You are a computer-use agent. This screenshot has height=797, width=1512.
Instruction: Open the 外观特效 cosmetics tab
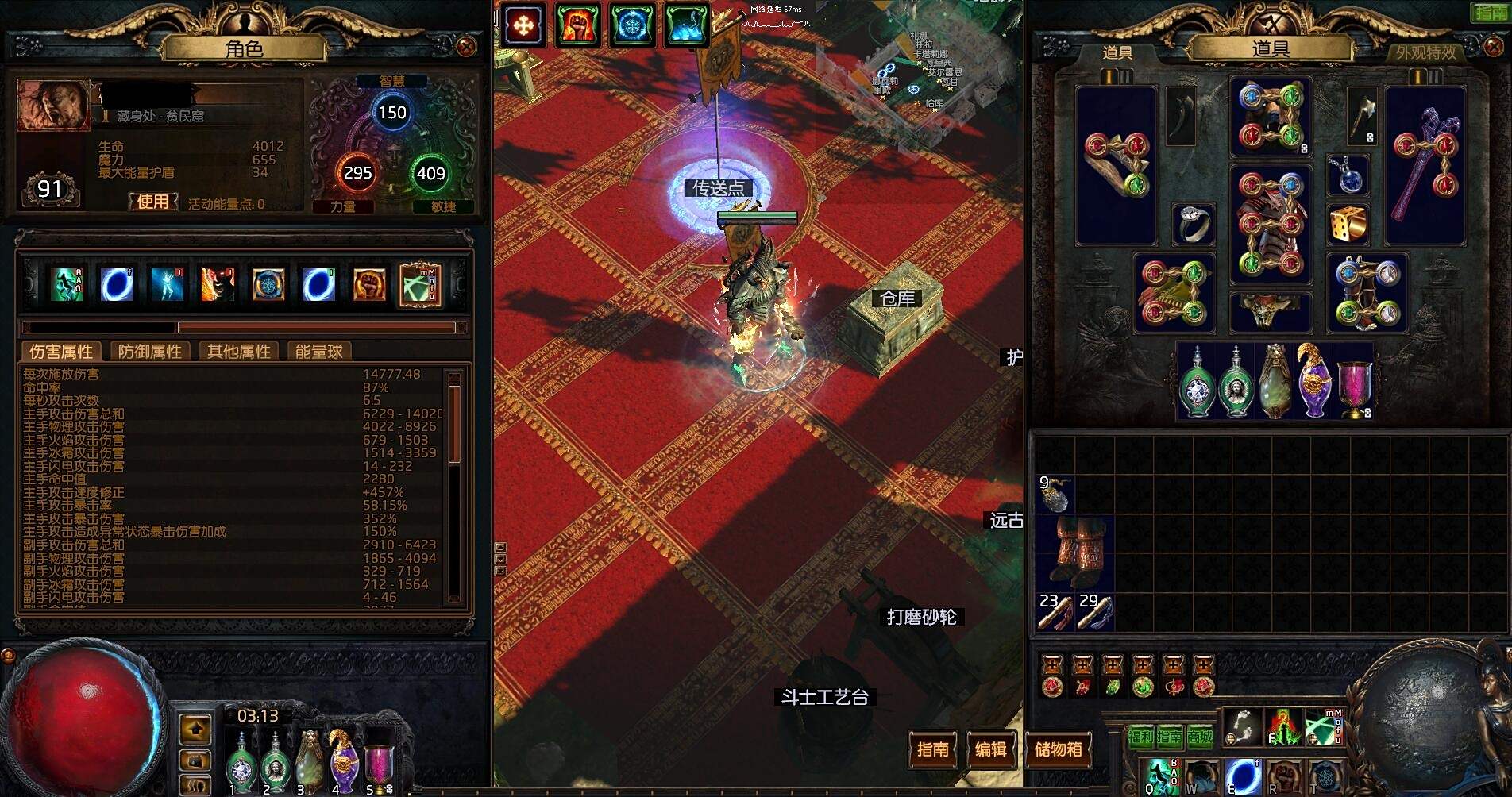point(1426,52)
